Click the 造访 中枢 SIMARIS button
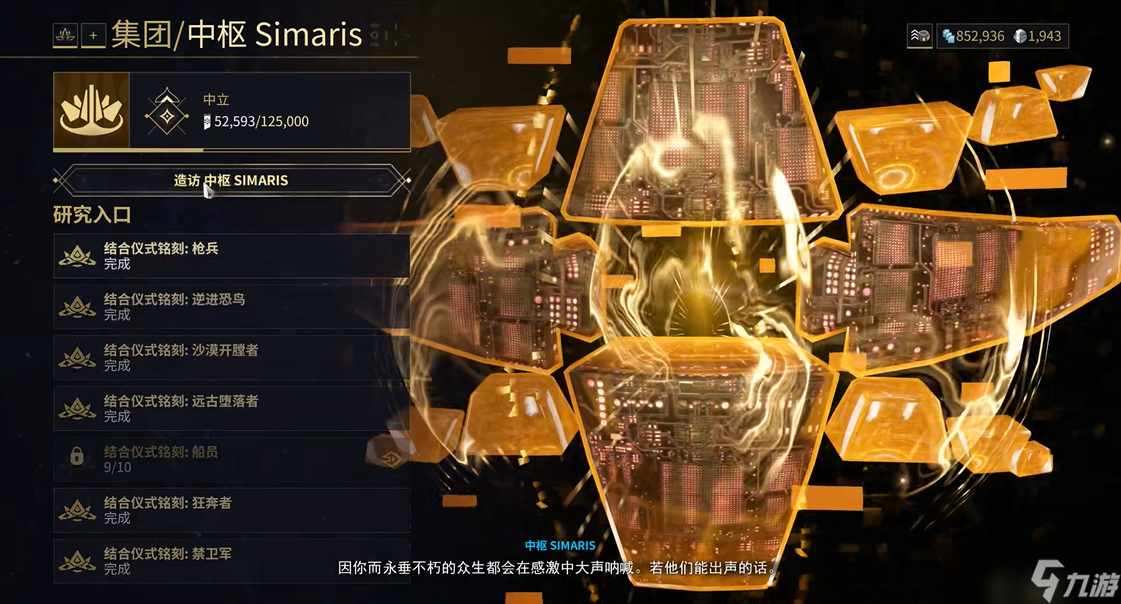 [x=231, y=181]
